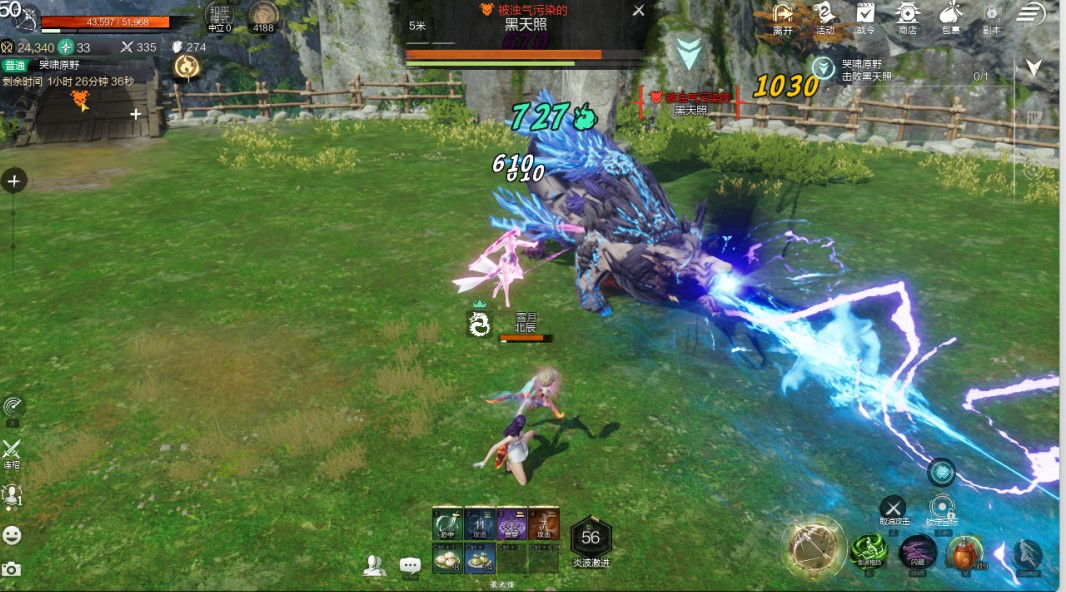1066x592 pixels.
Task: Open the 包裹 bag inventory
Action: click(x=949, y=15)
